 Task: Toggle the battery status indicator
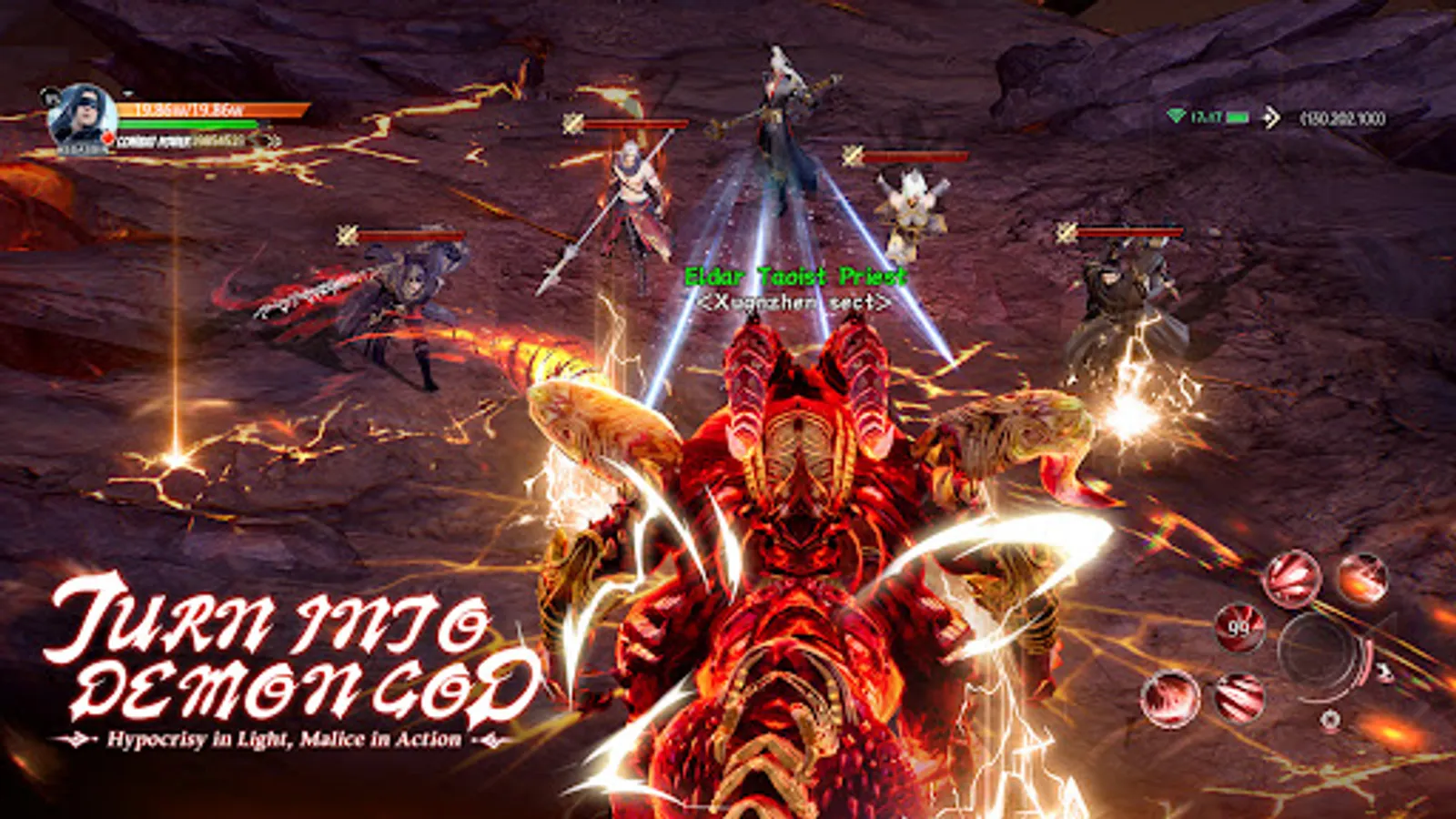[1238, 116]
